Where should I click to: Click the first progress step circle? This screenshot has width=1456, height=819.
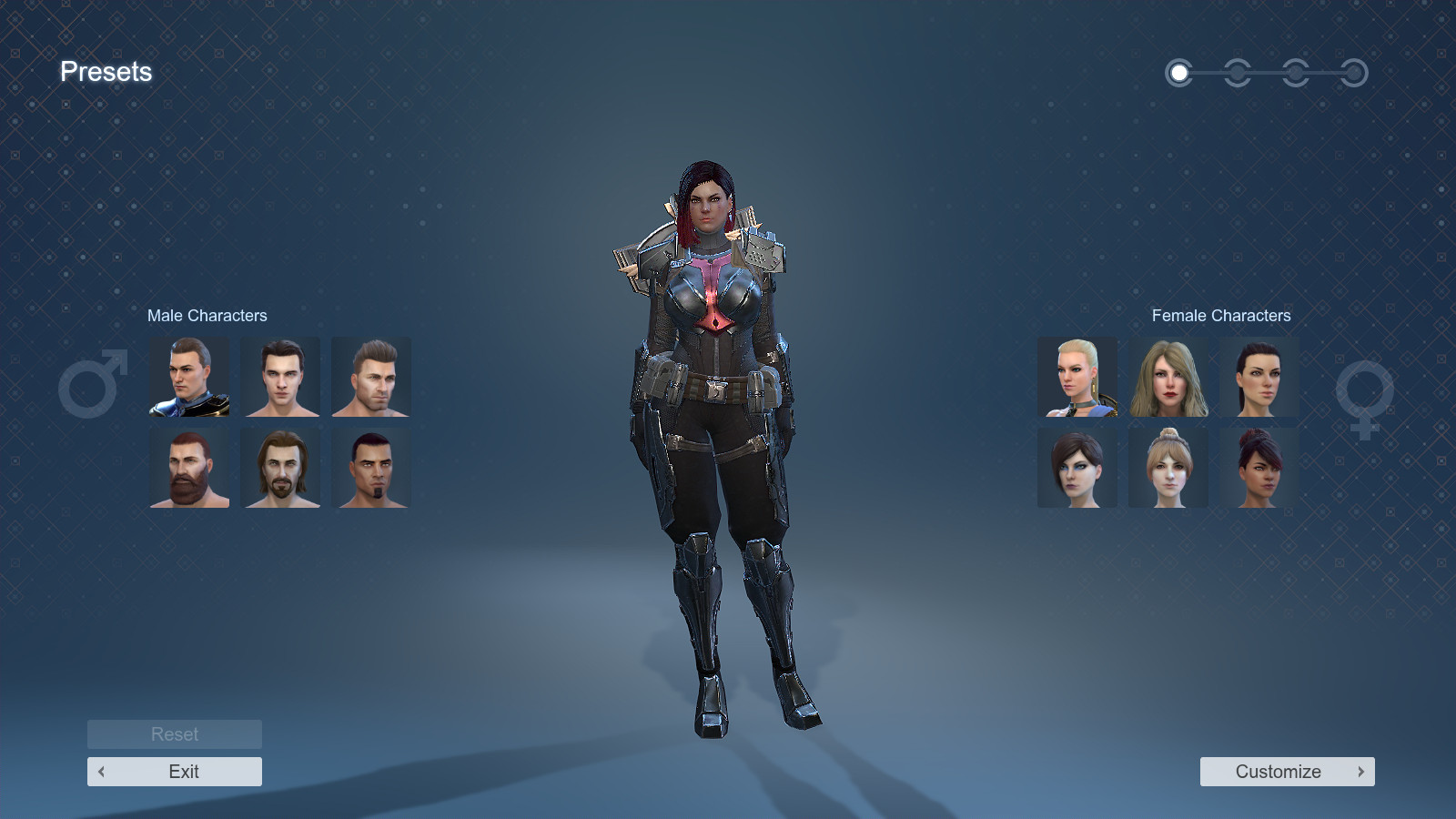point(1179,73)
